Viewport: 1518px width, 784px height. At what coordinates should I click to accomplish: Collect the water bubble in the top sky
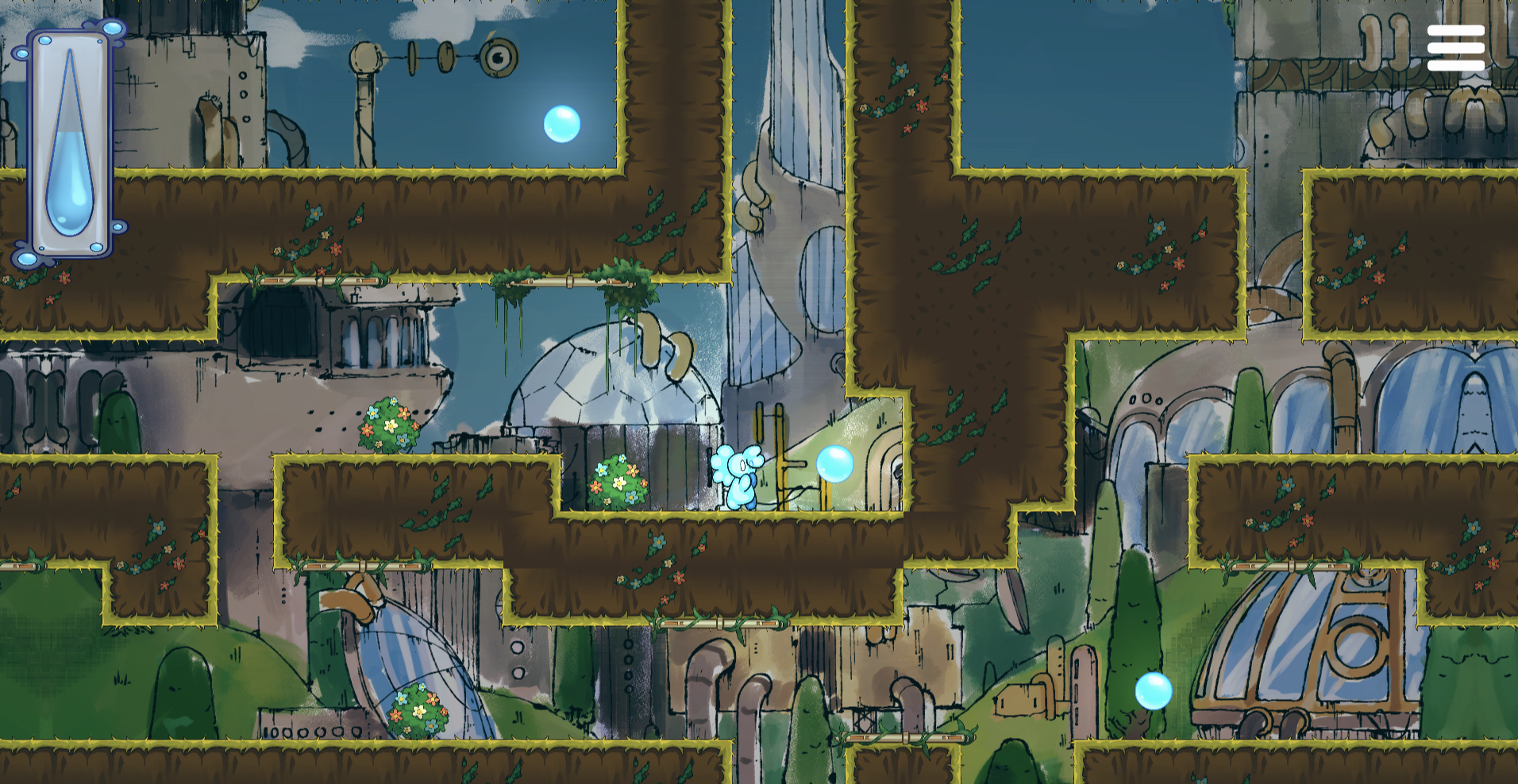[x=564, y=123]
